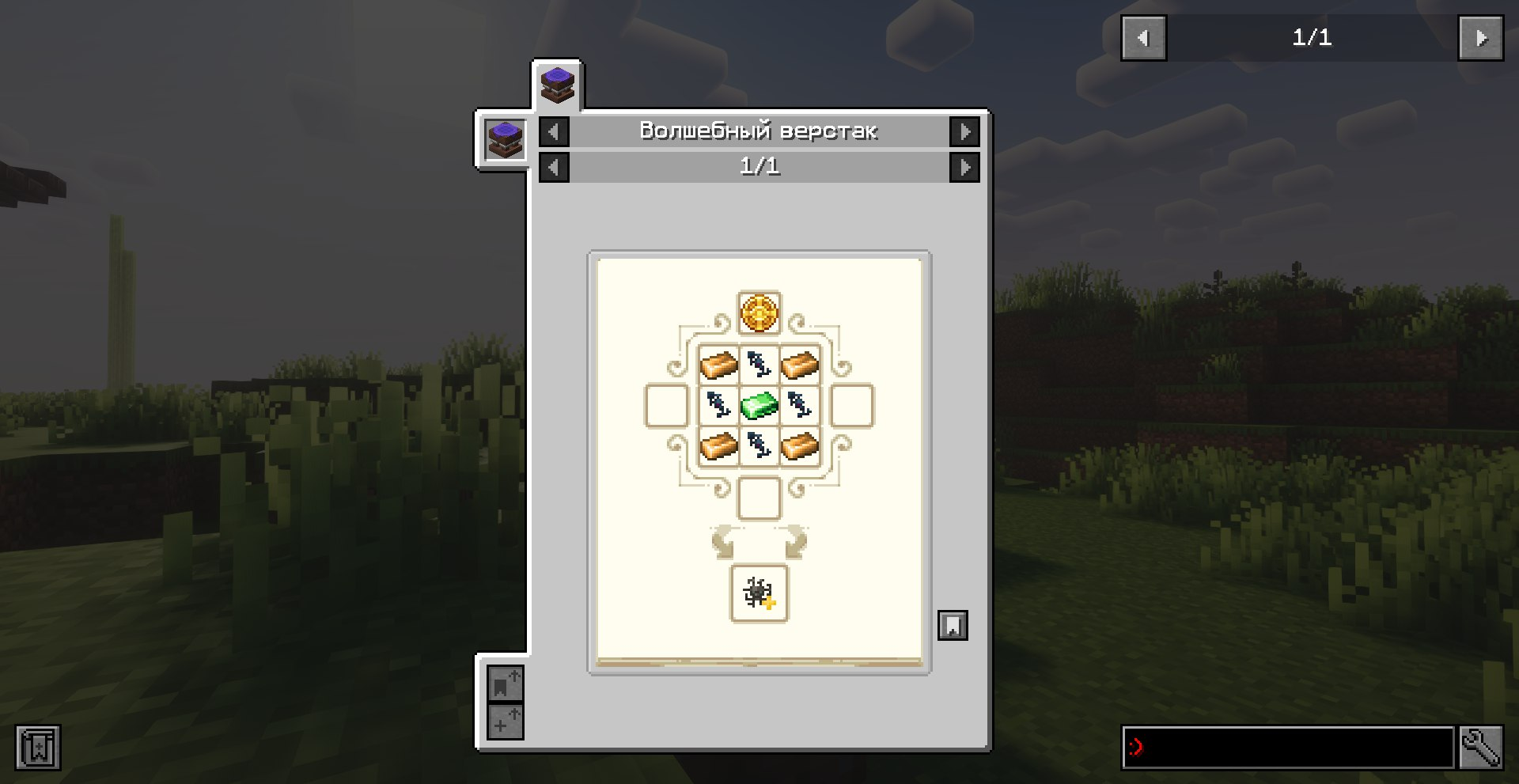
Task: Switch to next recipe category
Action: 964,131
